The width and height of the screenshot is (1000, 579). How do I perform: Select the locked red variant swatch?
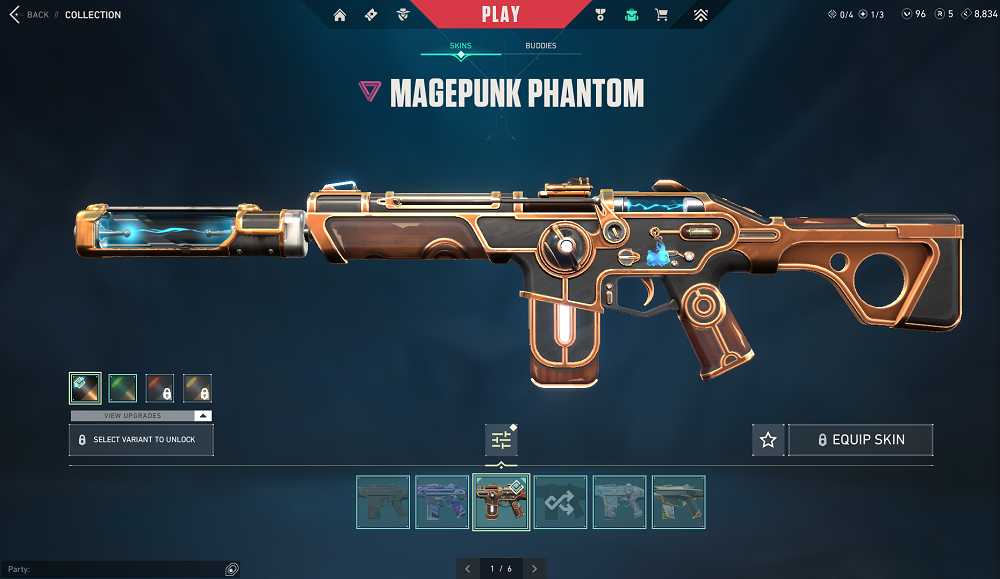pyautogui.click(x=160, y=388)
